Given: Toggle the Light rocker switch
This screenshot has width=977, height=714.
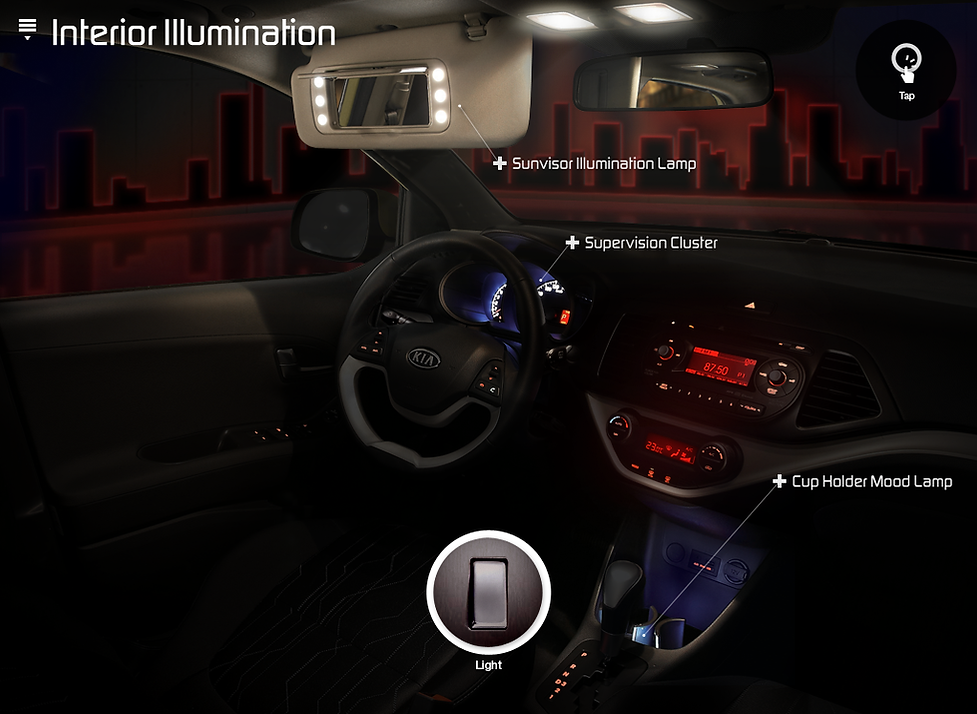Looking at the screenshot, I should [488, 592].
